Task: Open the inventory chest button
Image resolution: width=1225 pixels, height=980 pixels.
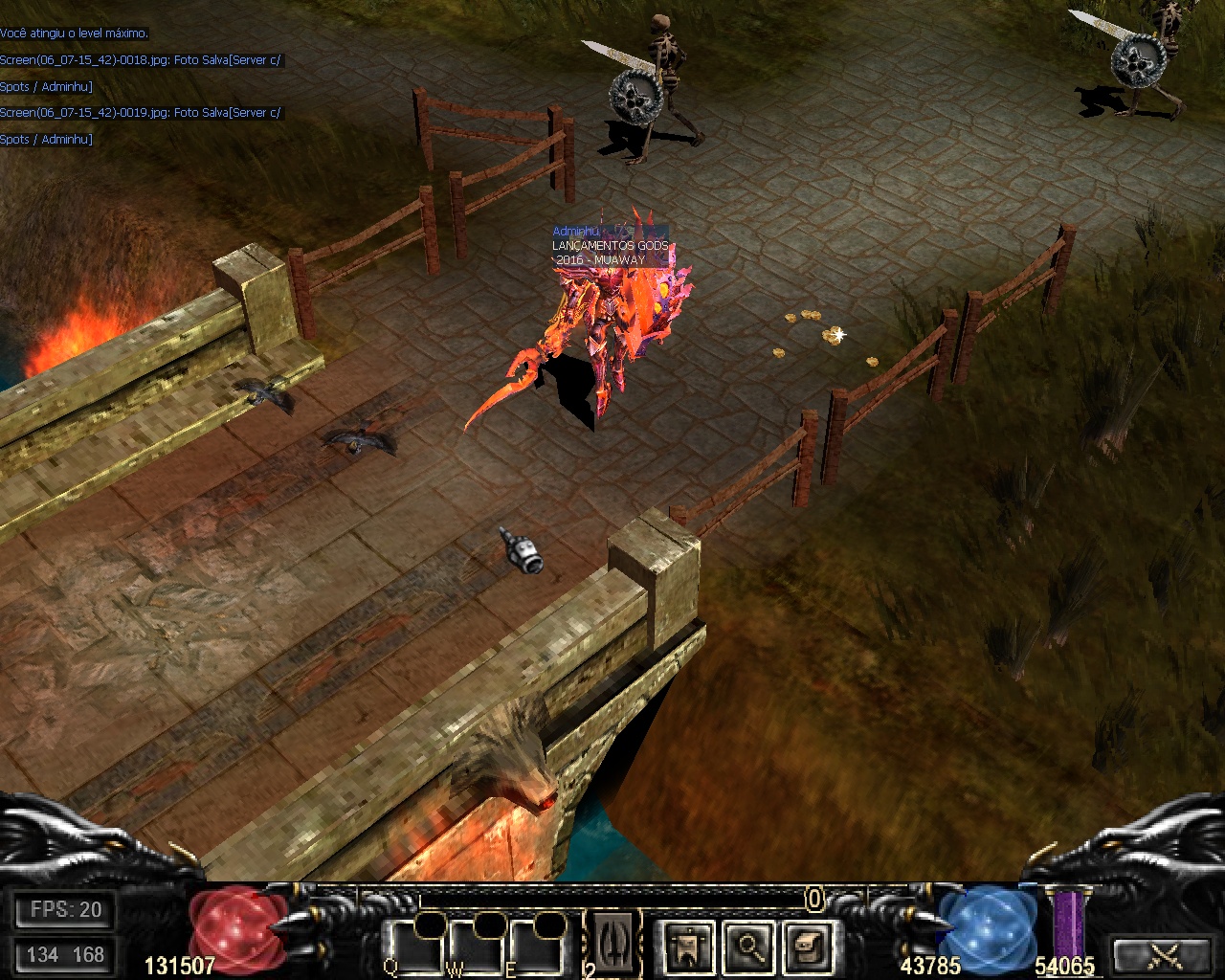Action: (x=807, y=947)
